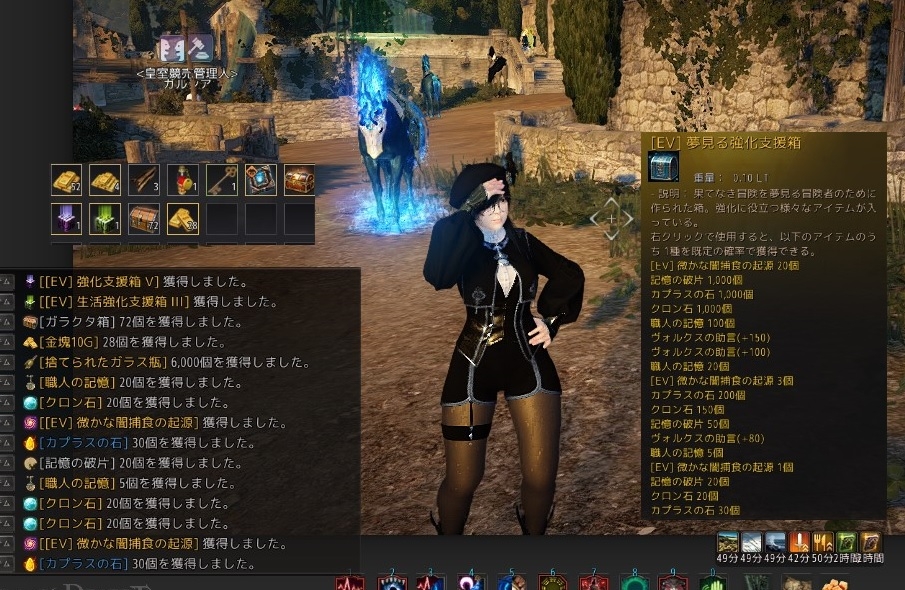Click the snowy slope buff icon
905x590 pixels.
[751, 543]
